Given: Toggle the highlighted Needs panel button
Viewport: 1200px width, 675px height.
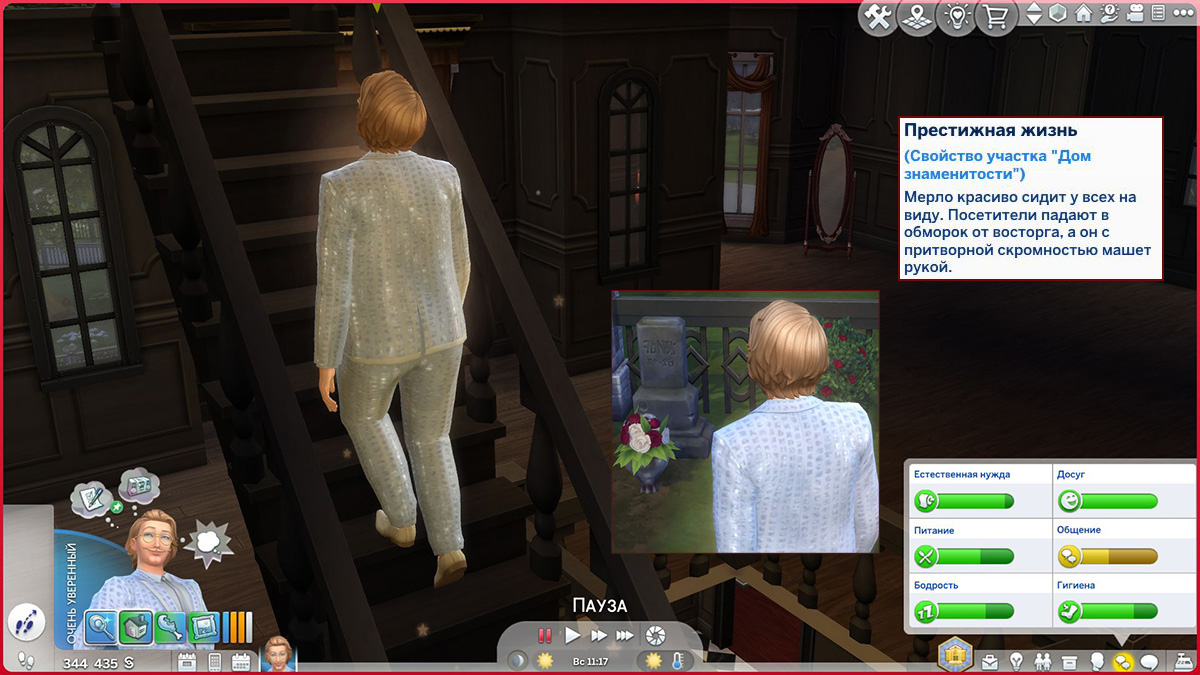Looking at the screenshot, I should click(1122, 661).
